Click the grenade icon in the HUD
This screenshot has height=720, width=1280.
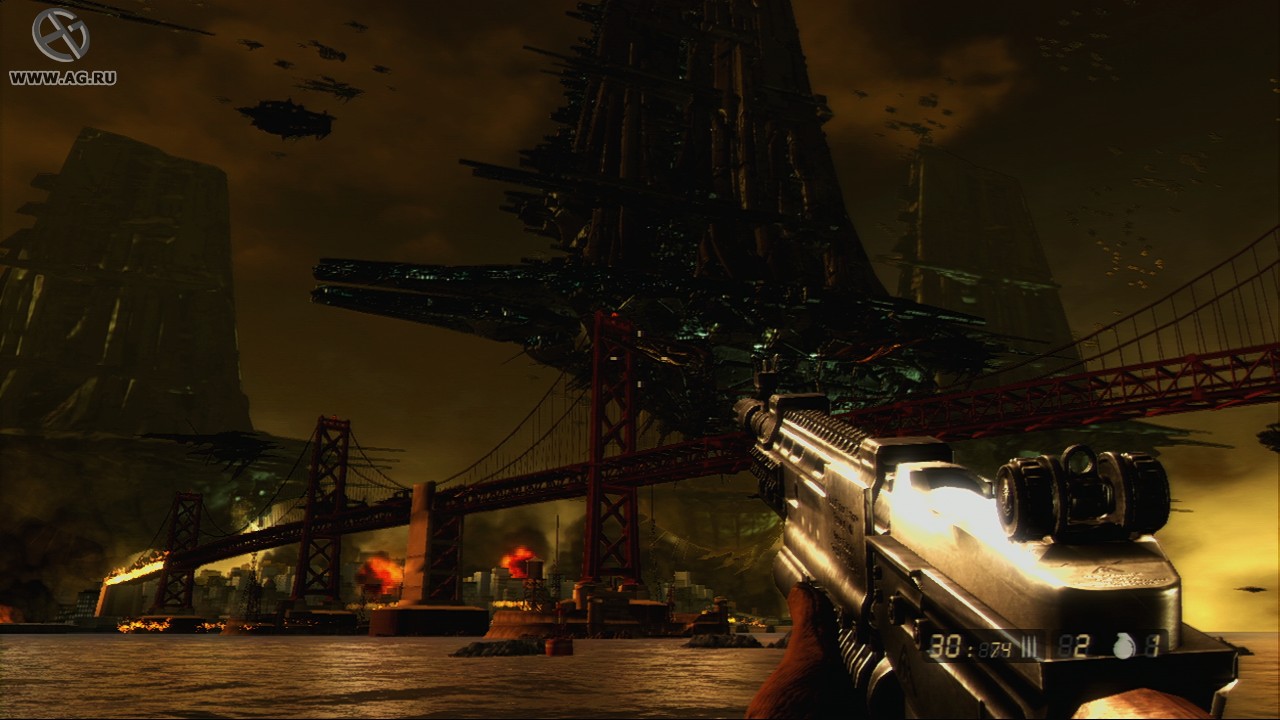tap(1125, 645)
